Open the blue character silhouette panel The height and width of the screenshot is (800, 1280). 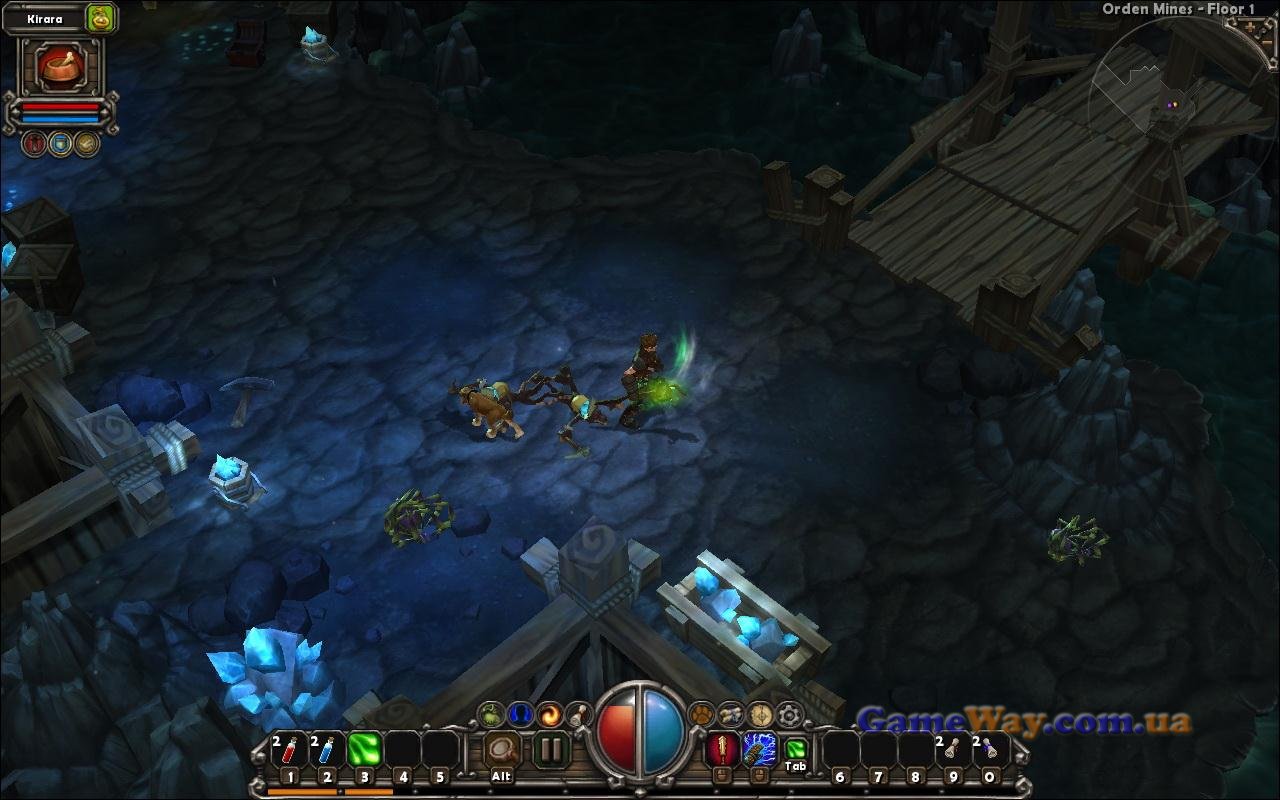point(519,714)
